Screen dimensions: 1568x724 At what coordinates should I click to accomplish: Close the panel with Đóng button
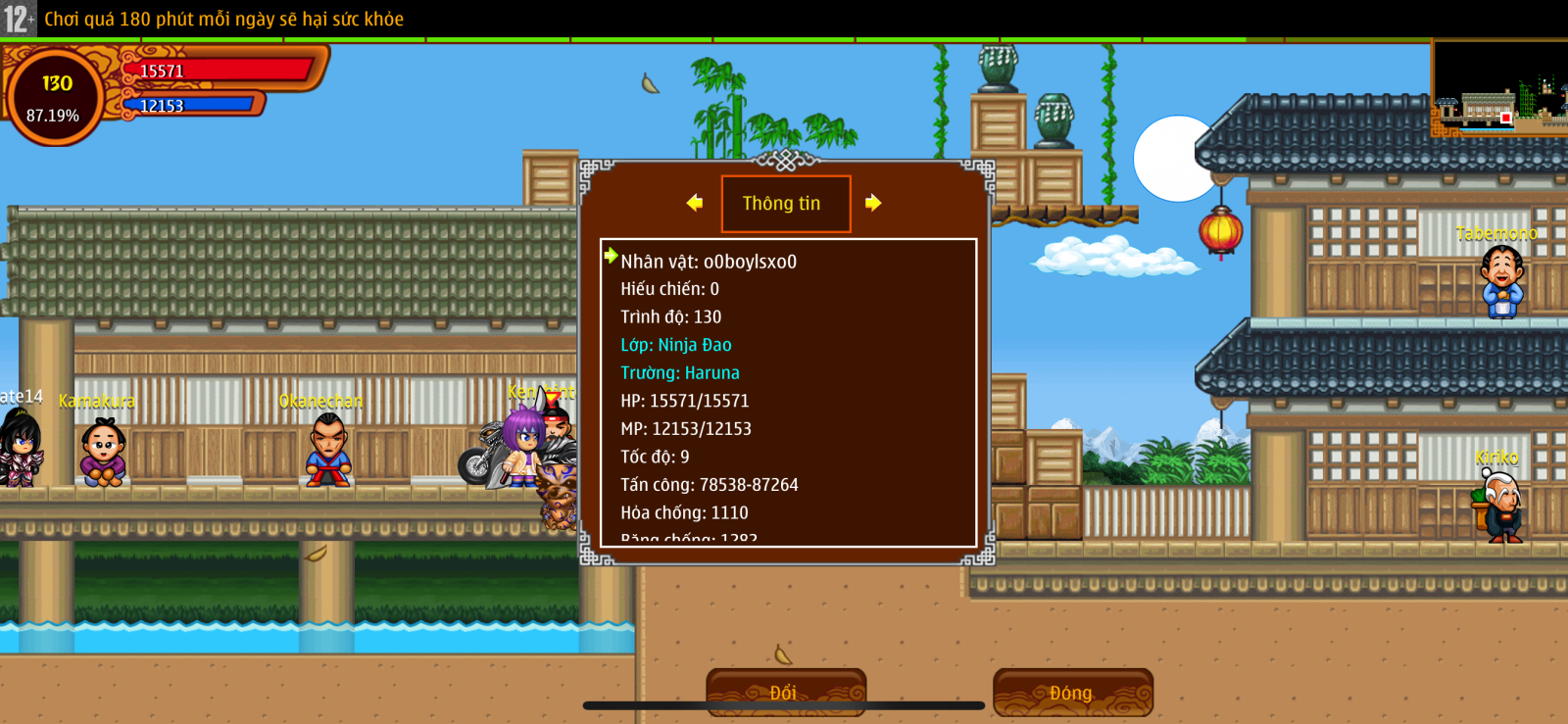point(1072,692)
